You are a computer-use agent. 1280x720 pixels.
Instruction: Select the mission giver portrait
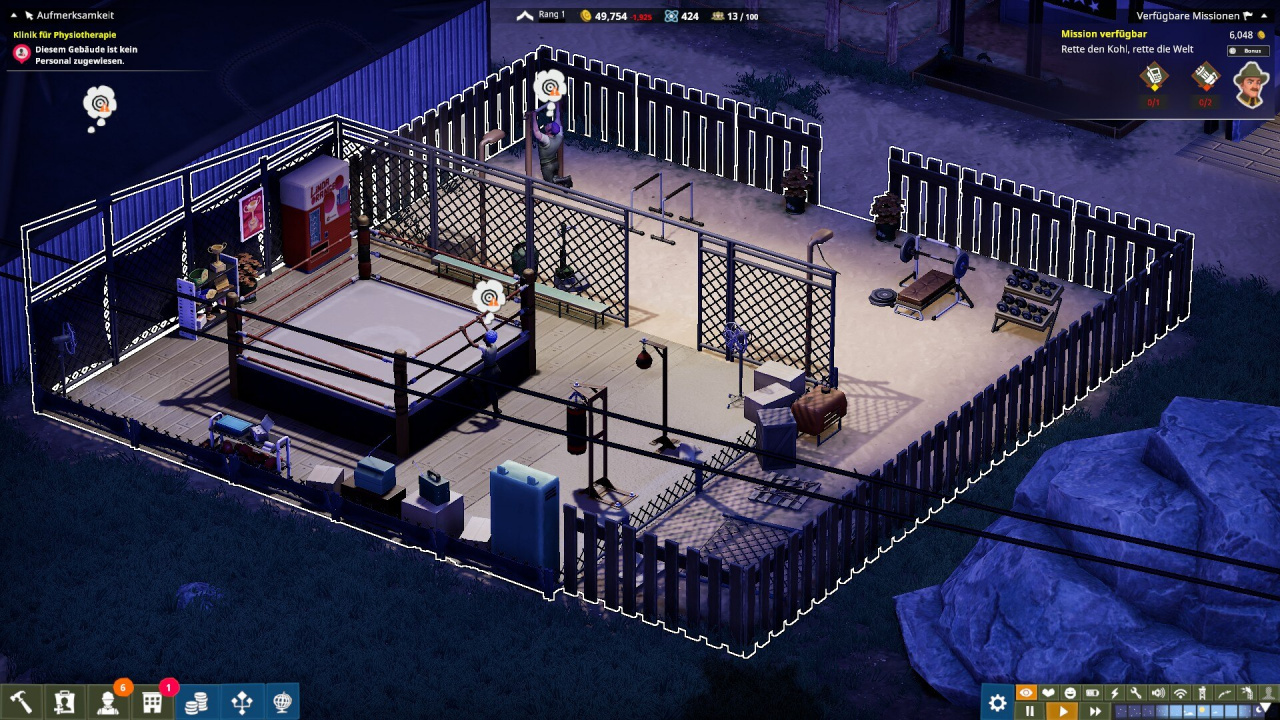[x=1250, y=84]
